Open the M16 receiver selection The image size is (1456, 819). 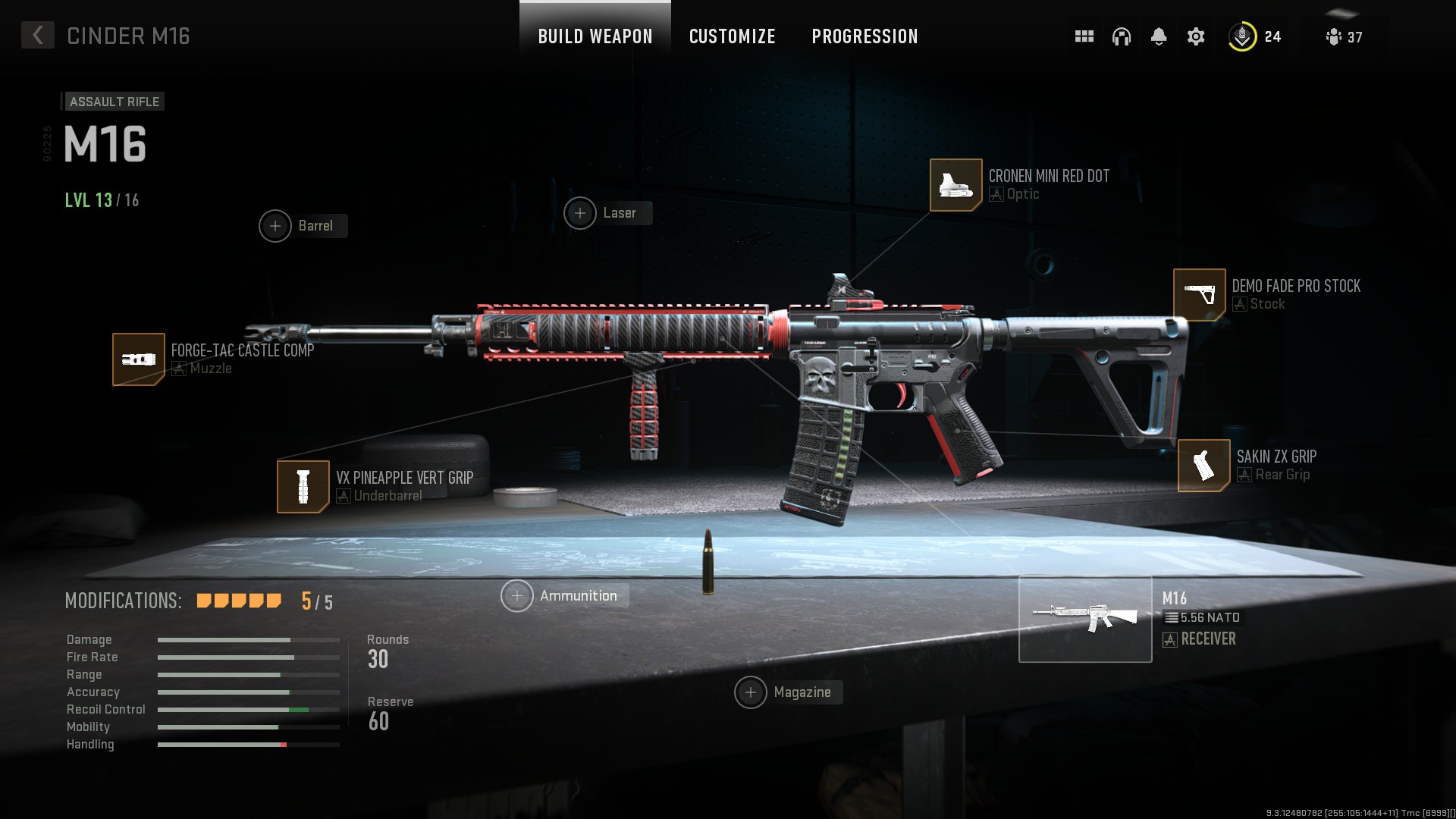click(x=1085, y=619)
